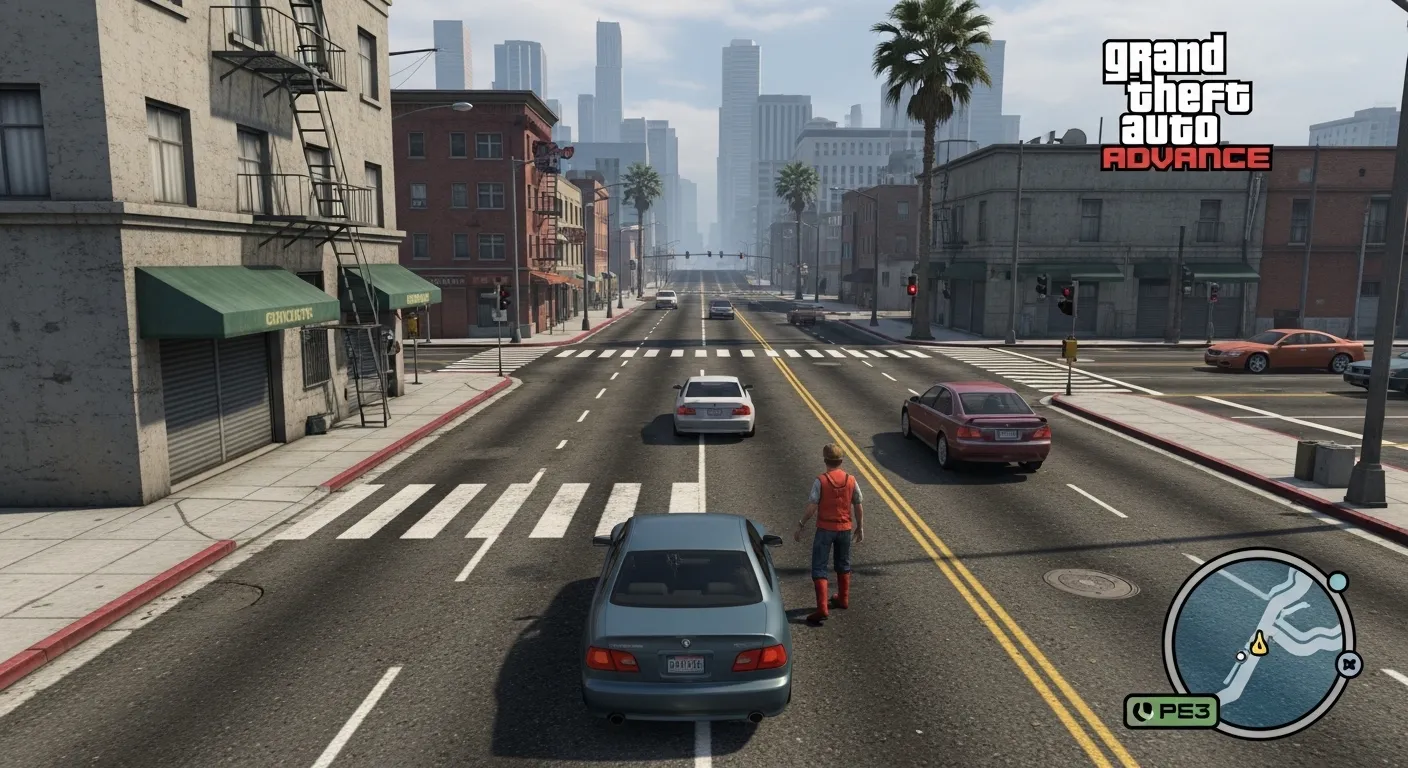Click the white dot marker on minimap
This screenshot has height=768, width=1408.
coord(1241,657)
